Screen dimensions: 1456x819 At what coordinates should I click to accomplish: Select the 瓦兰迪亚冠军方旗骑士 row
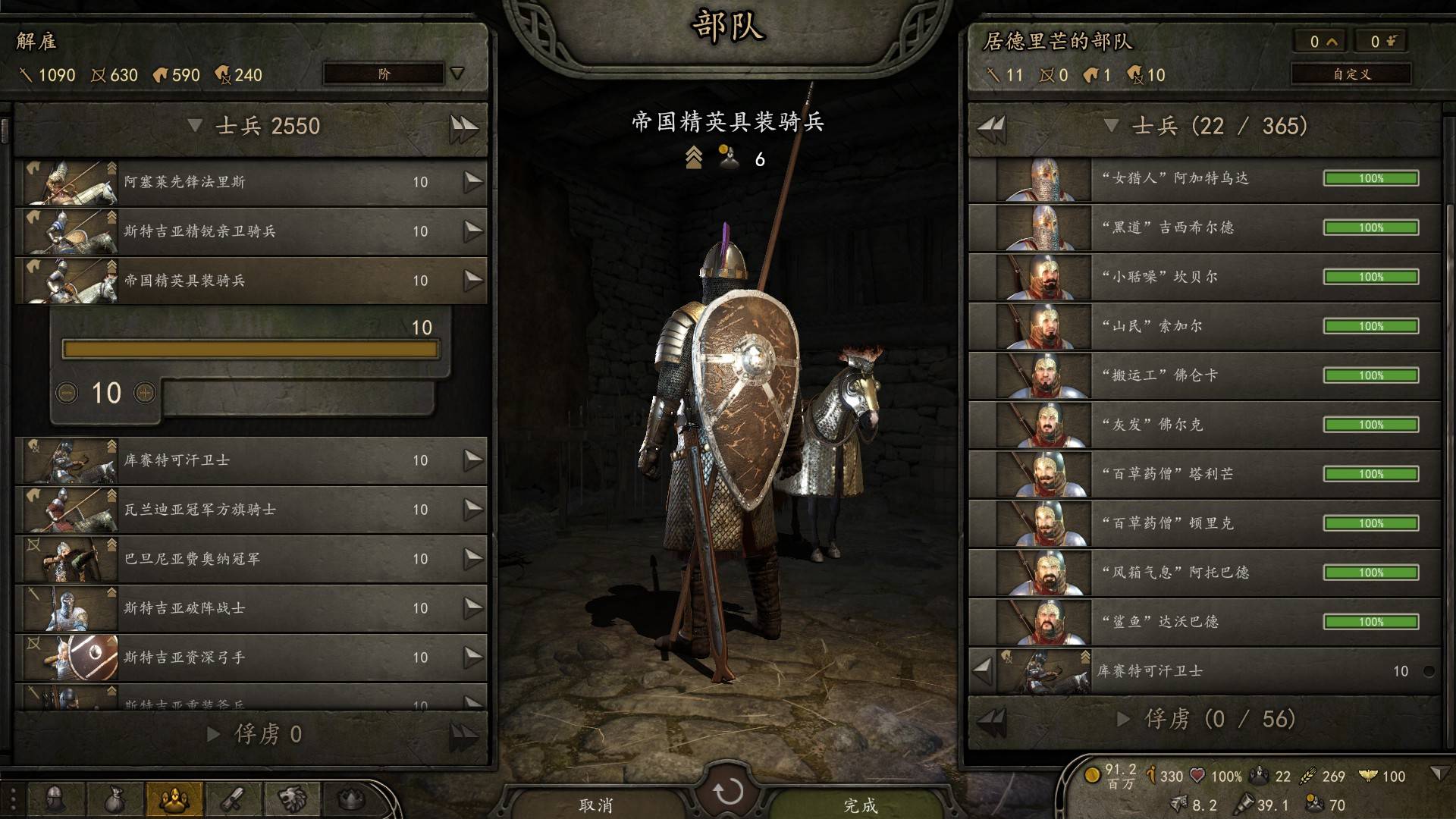250,510
